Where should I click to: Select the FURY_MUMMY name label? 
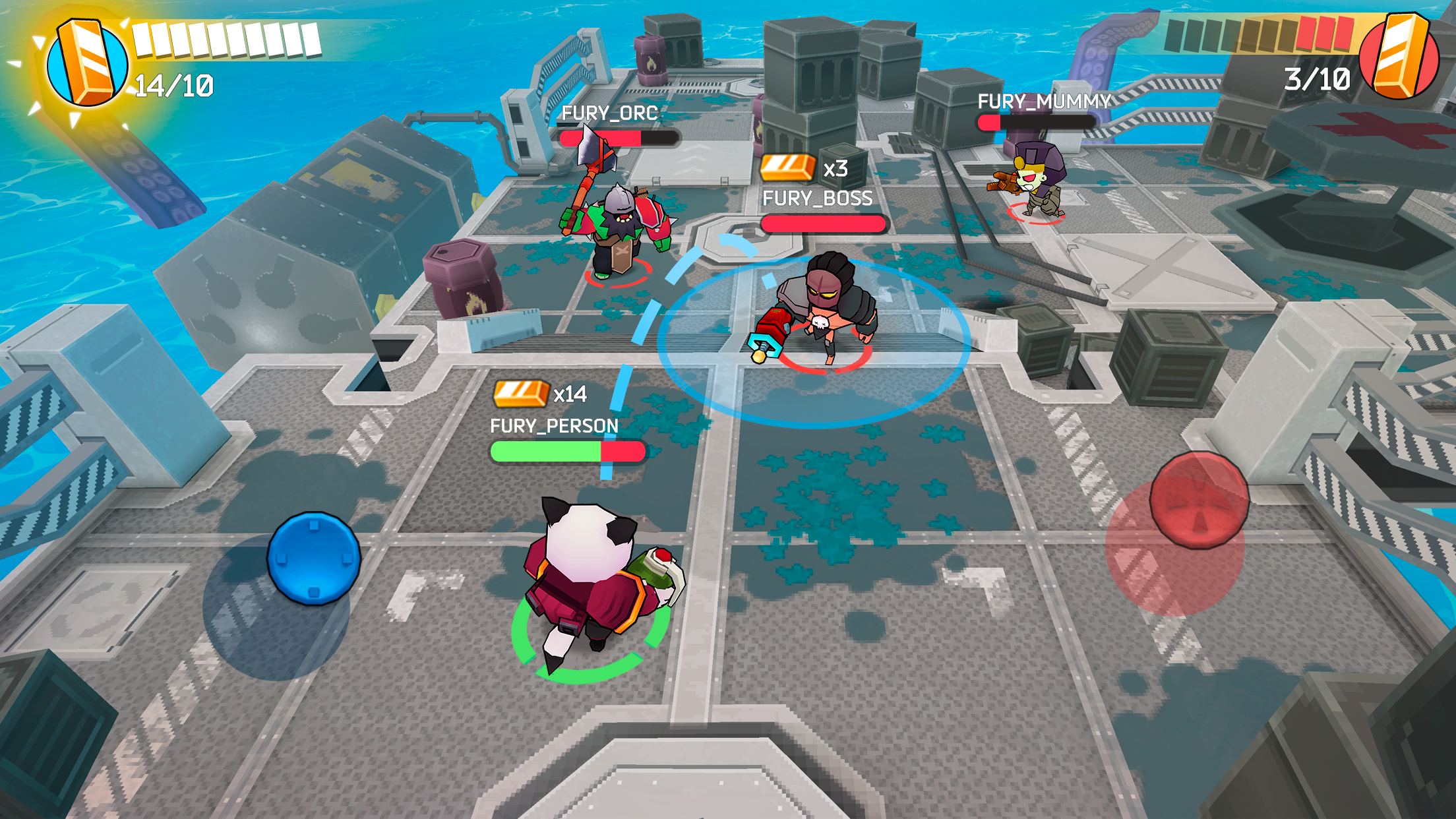tap(1044, 100)
